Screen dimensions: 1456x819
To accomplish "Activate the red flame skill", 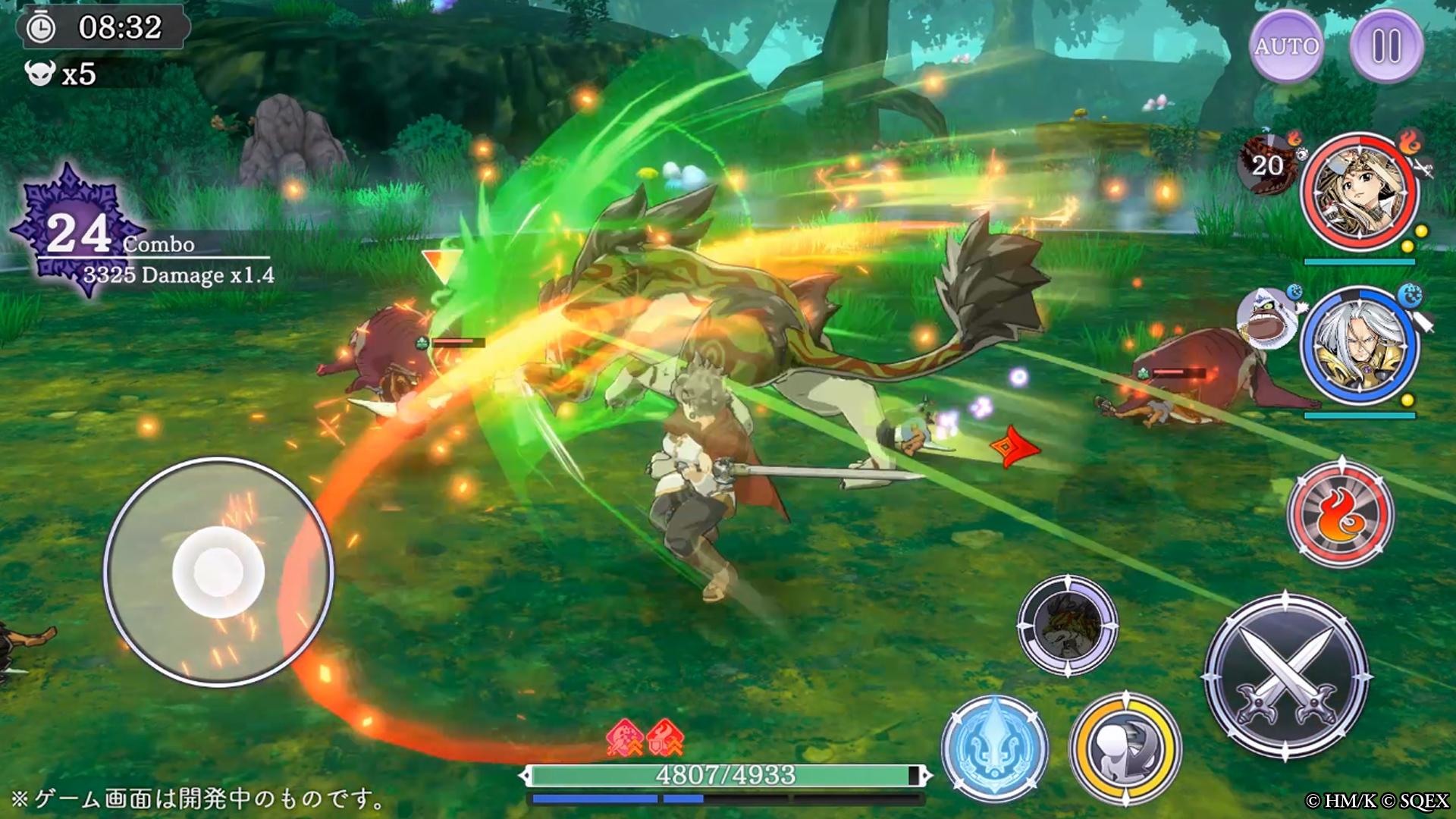I will click(x=1341, y=513).
